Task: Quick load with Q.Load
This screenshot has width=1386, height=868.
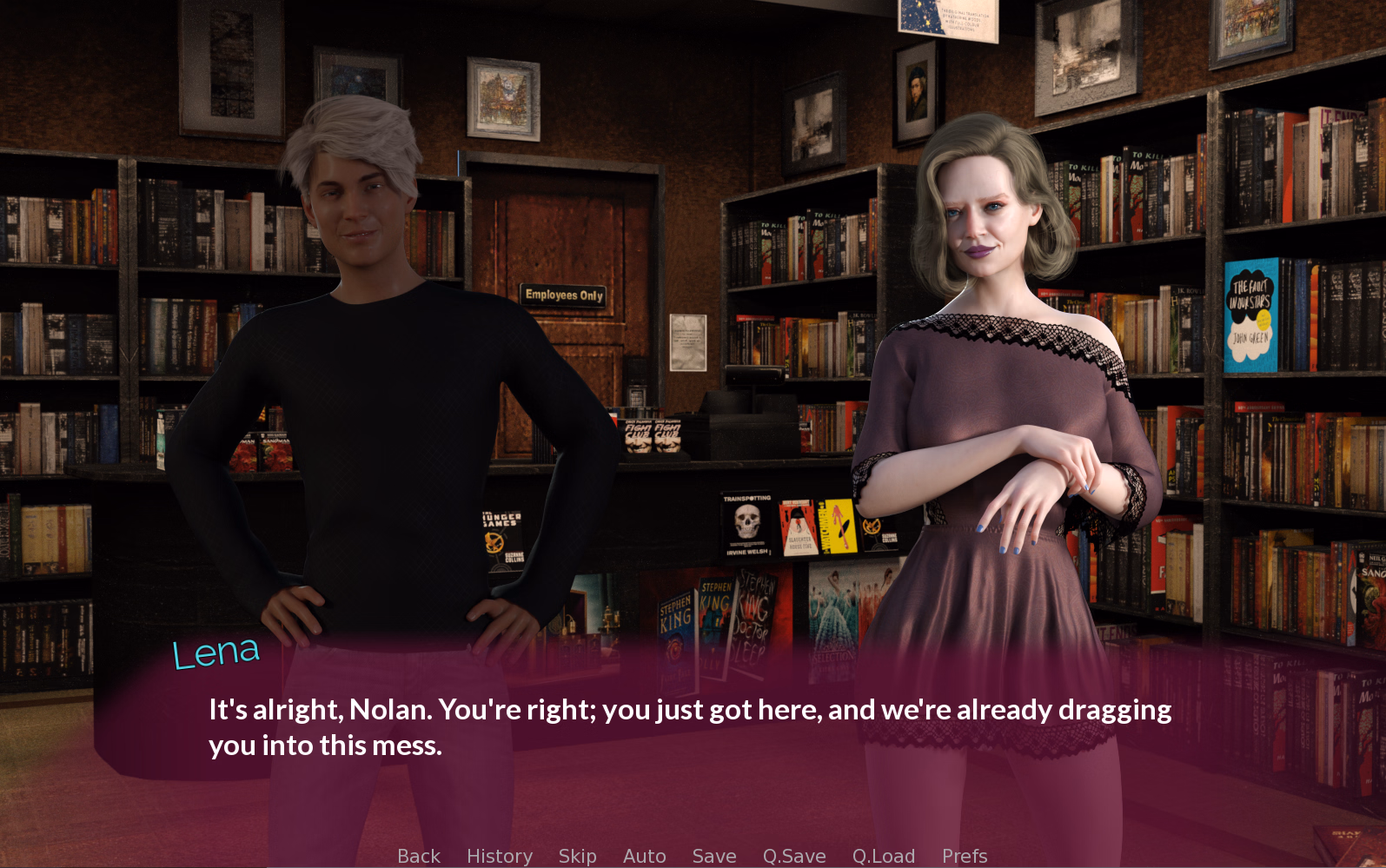Action: pyautogui.click(x=883, y=856)
